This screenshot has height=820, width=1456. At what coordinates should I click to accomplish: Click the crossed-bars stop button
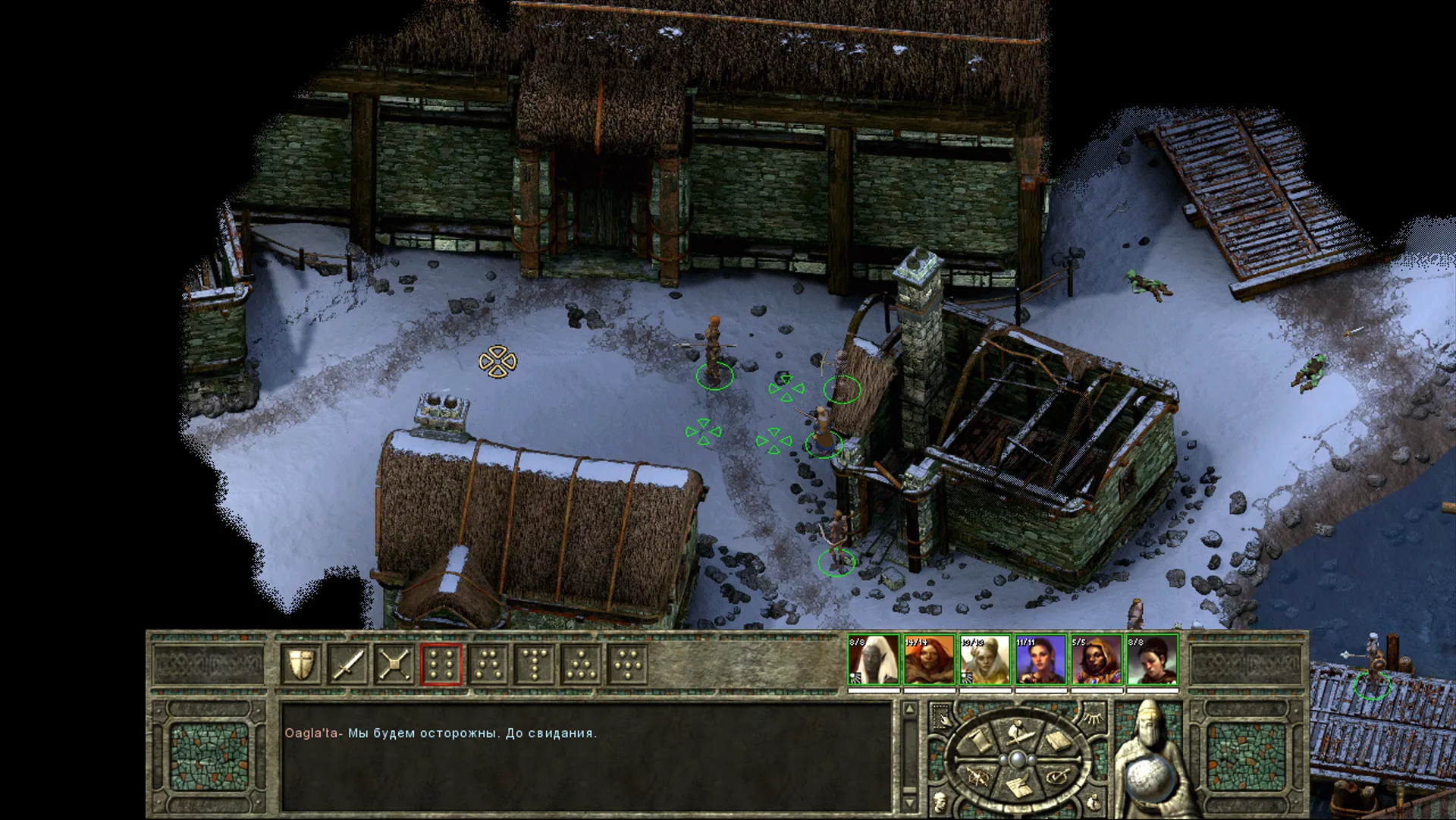click(x=394, y=664)
